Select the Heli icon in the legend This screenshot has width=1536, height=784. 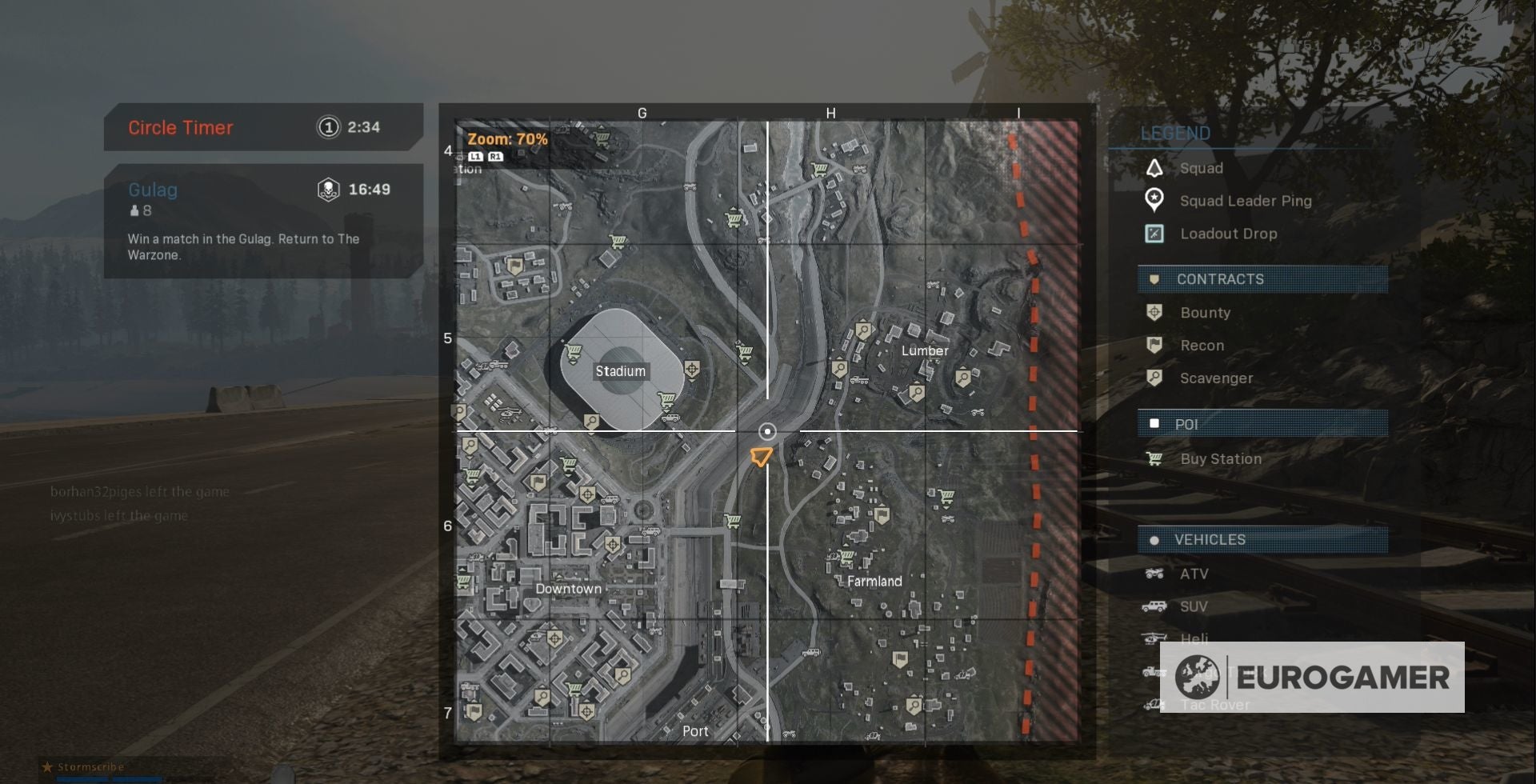coord(1152,638)
